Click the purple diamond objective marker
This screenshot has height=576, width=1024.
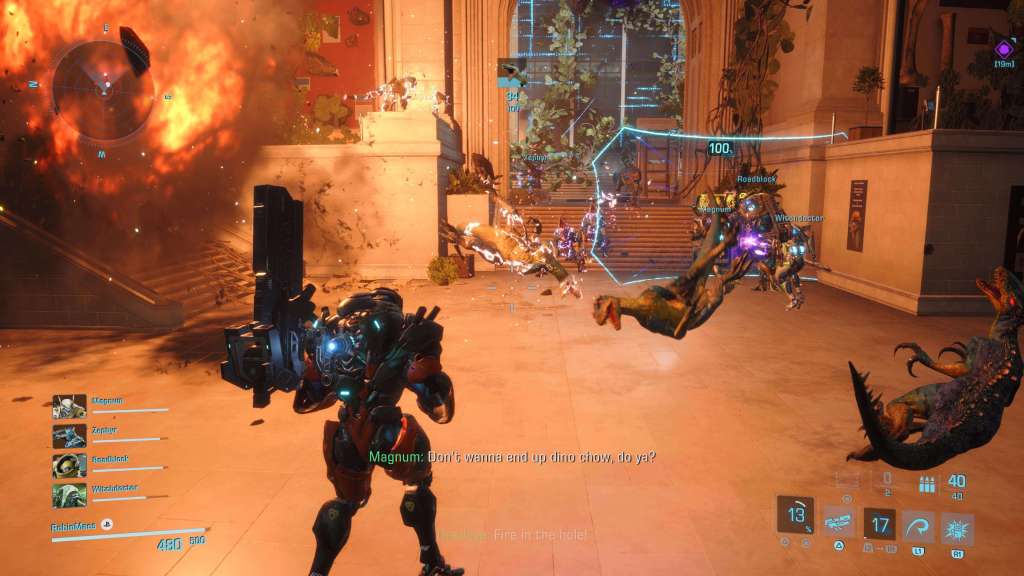(x=1004, y=48)
